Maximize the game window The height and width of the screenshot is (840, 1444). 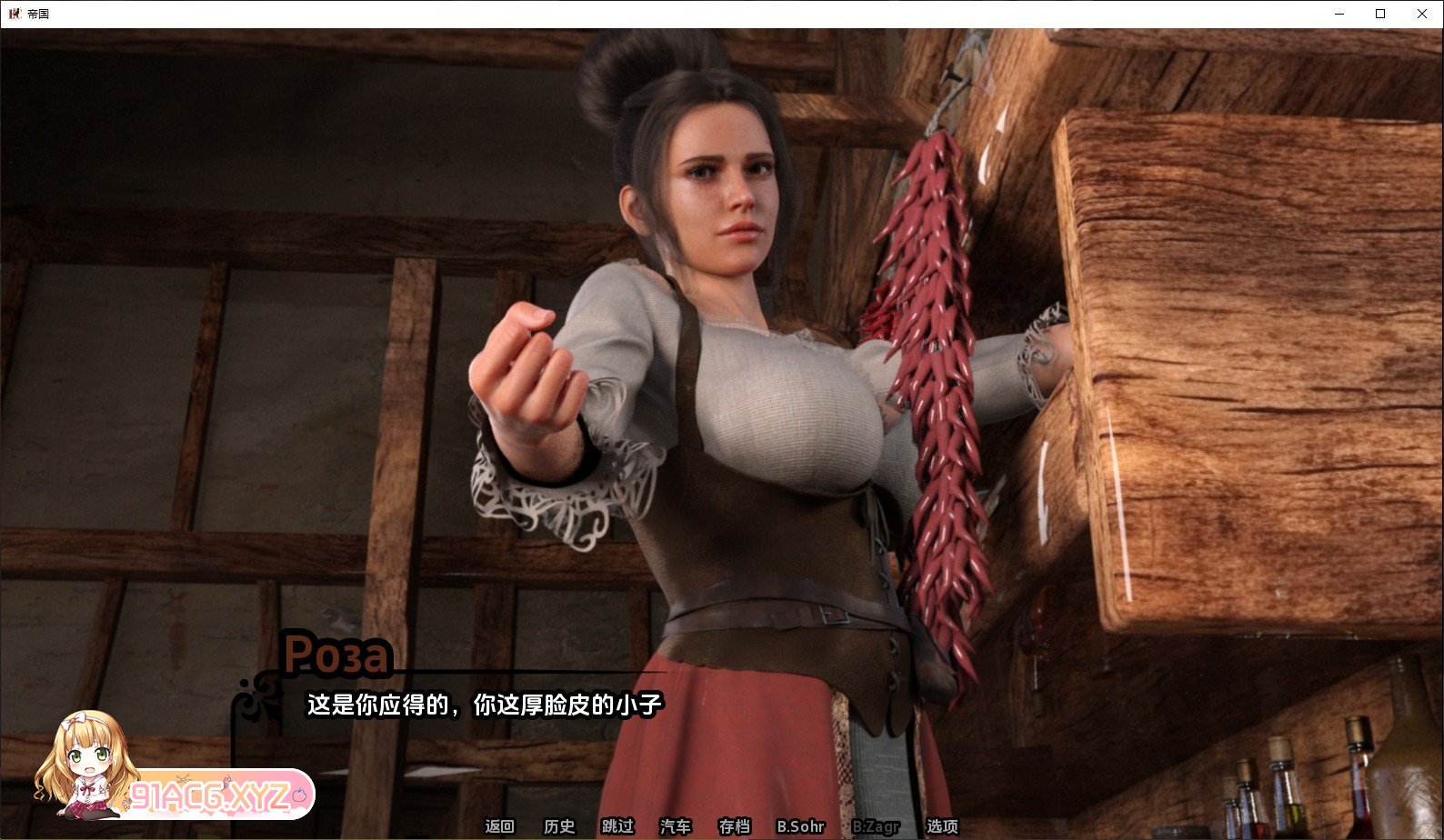(1380, 14)
